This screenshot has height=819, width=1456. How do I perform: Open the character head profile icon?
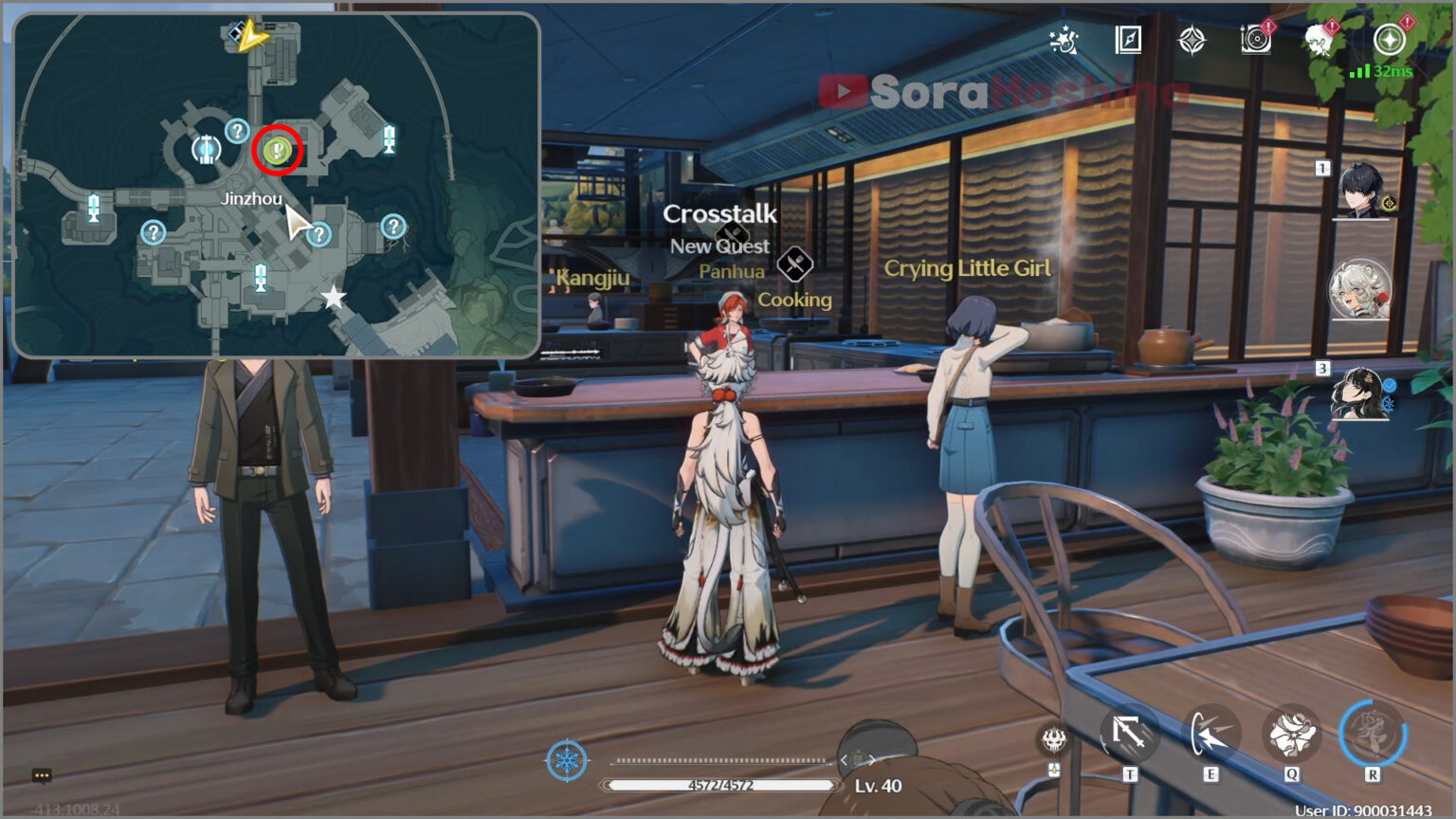pyautogui.click(x=1319, y=40)
